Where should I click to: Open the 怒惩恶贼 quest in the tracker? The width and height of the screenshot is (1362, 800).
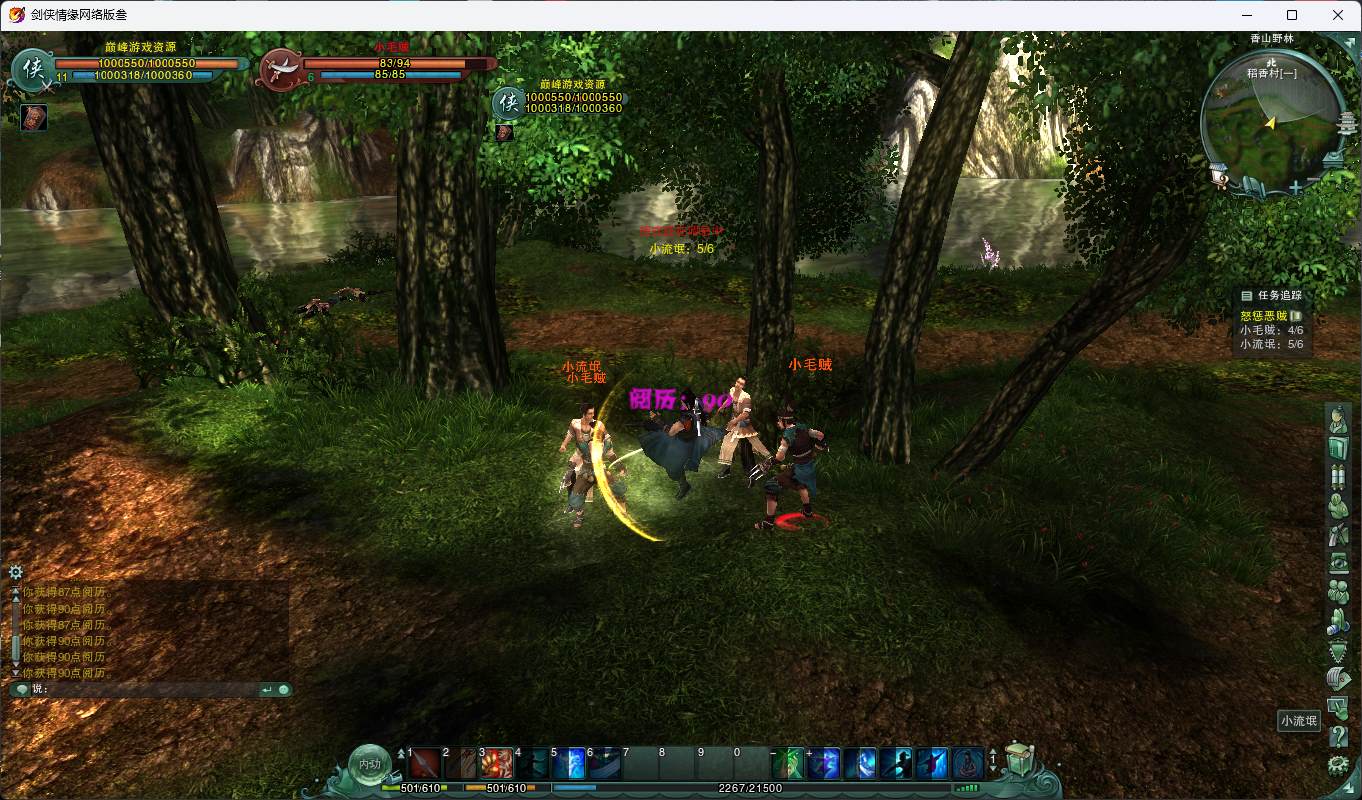click(1264, 316)
